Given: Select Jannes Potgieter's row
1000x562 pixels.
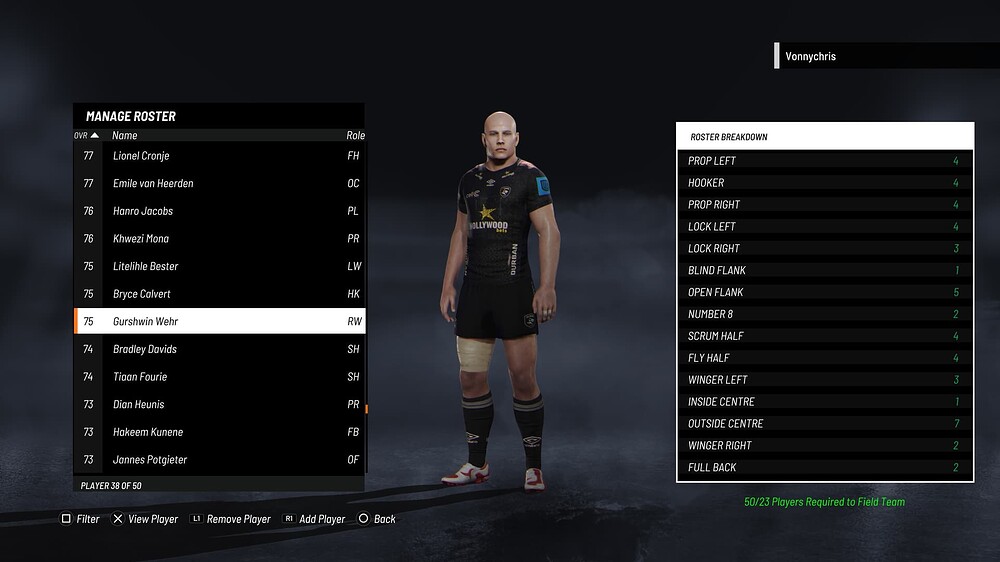Looking at the screenshot, I should tap(218, 460).
